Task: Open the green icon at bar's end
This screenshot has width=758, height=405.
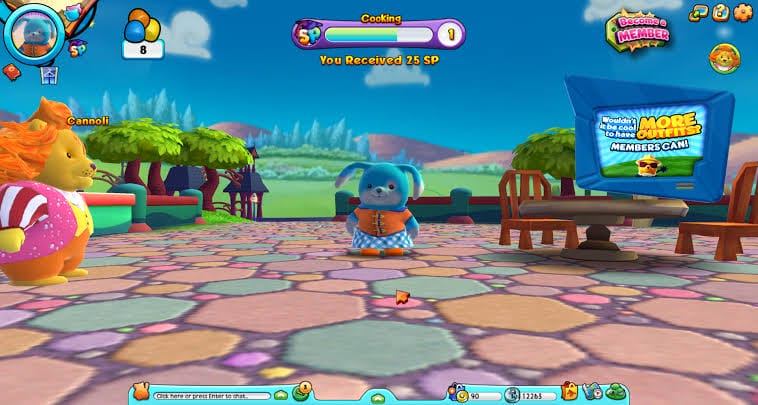Action: [616, 392]
